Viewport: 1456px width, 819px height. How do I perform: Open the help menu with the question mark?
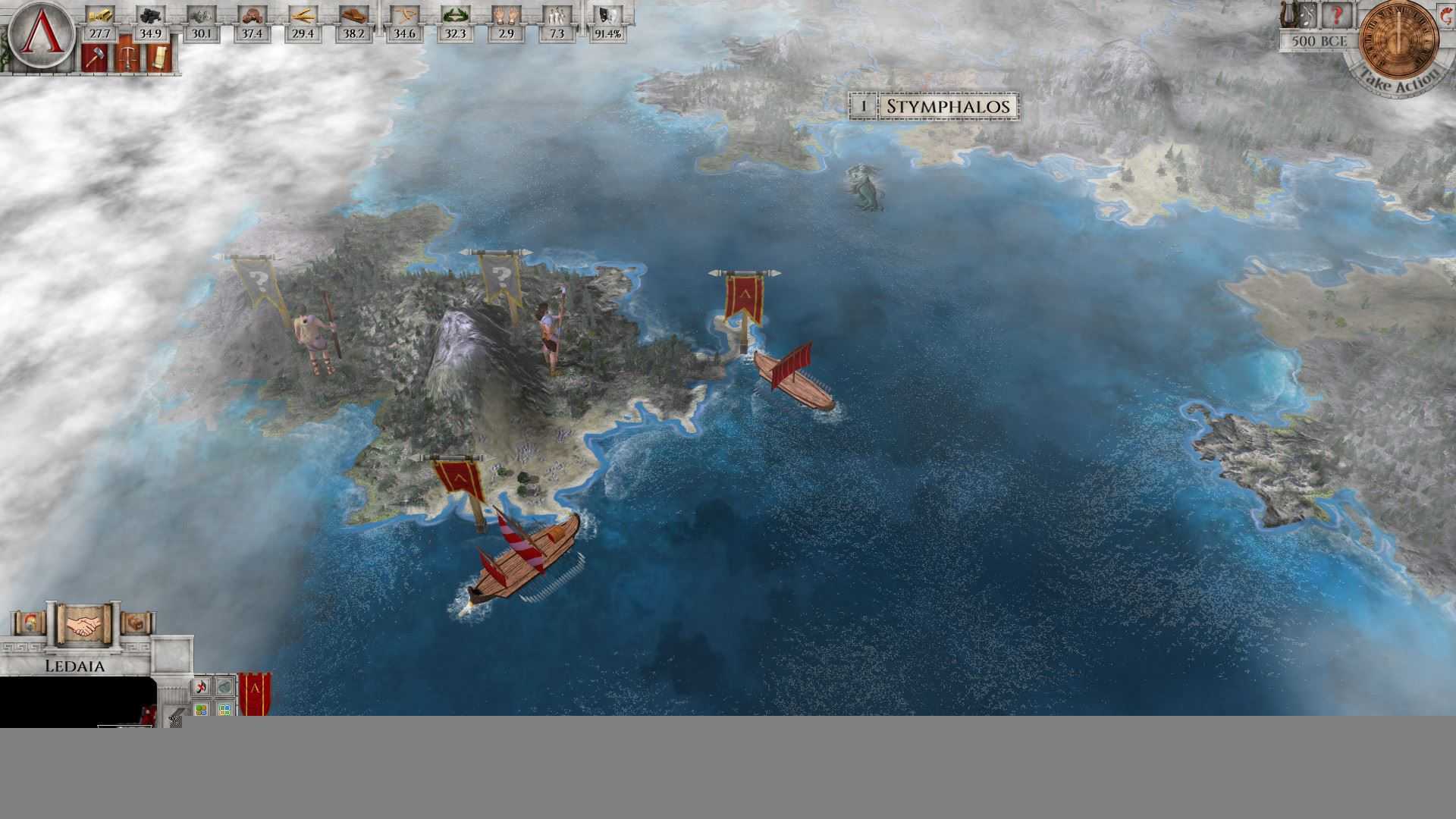click(x=1337, y=15)
